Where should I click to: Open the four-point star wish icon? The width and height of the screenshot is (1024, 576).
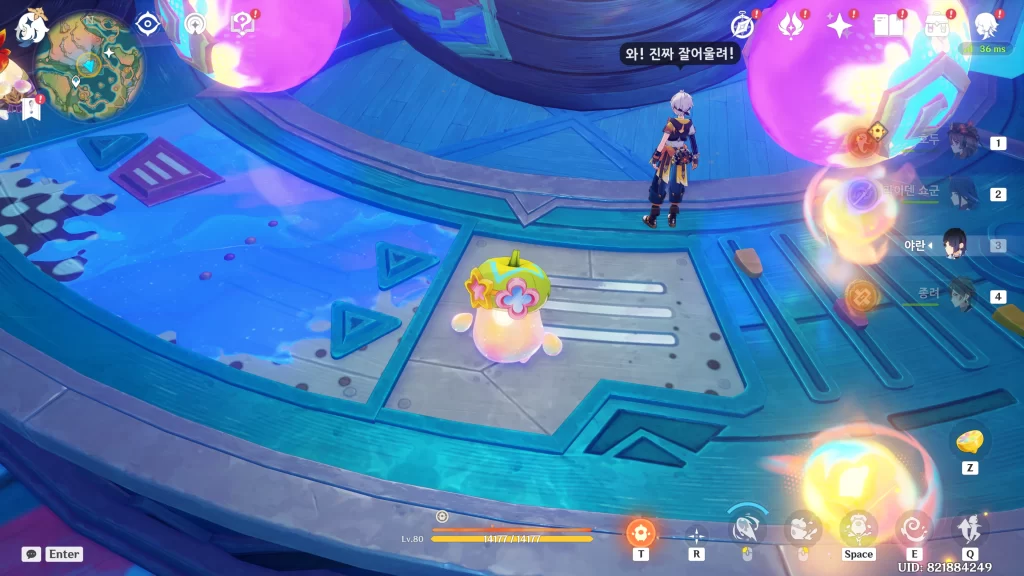840,25
